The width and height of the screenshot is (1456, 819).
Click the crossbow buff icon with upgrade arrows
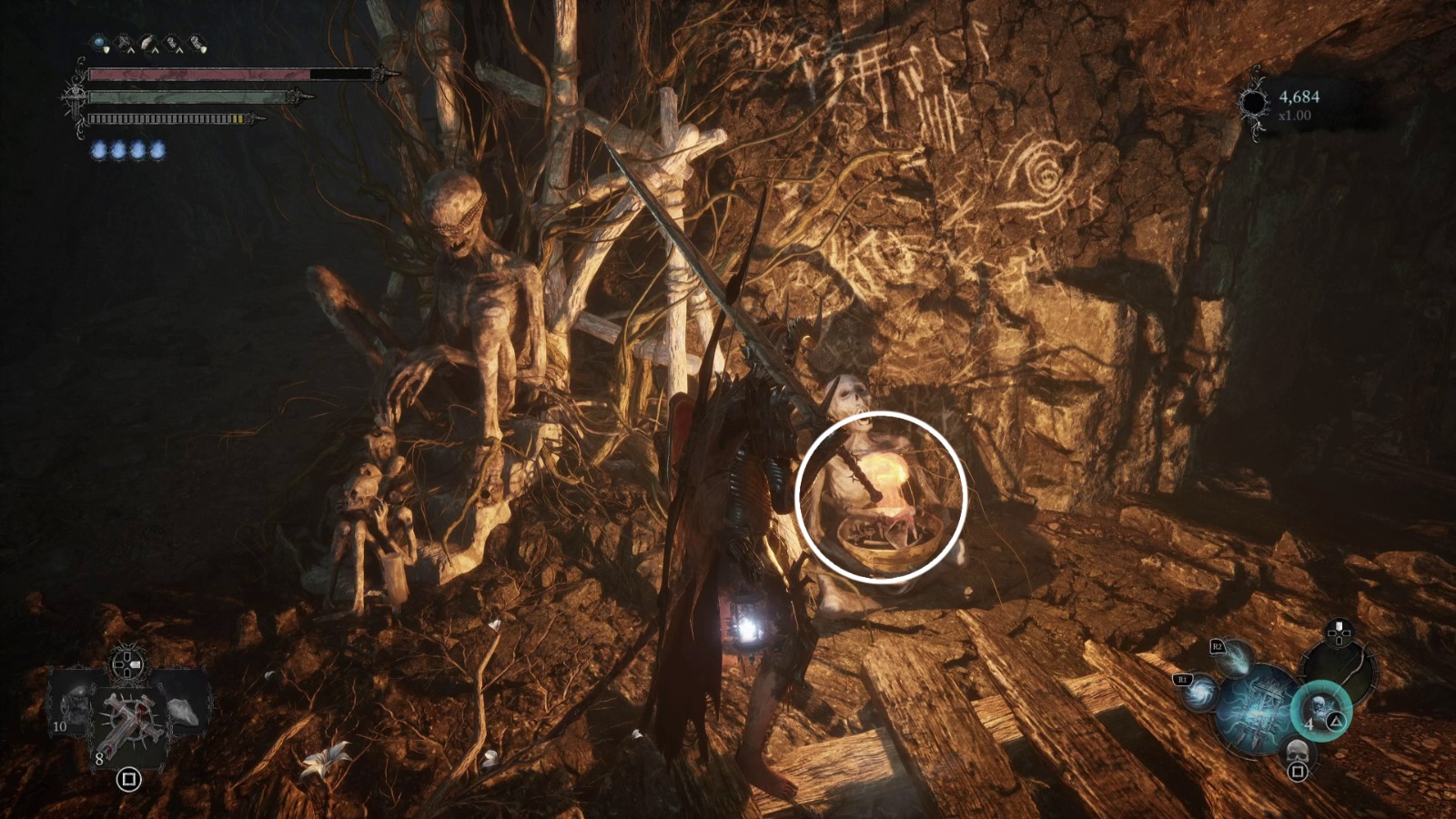click(123, 43)
